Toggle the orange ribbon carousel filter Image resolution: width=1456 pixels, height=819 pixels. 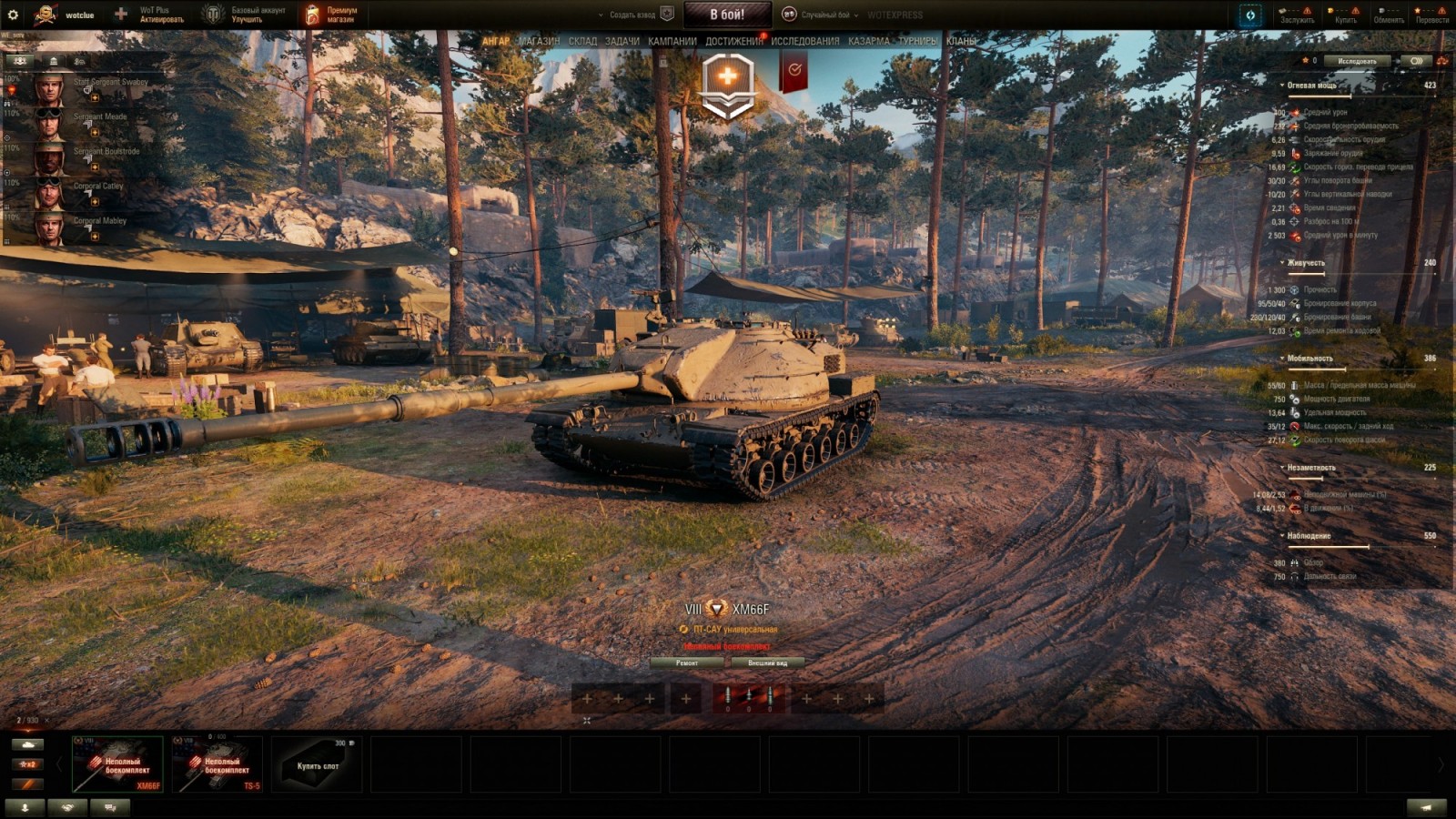27,783
